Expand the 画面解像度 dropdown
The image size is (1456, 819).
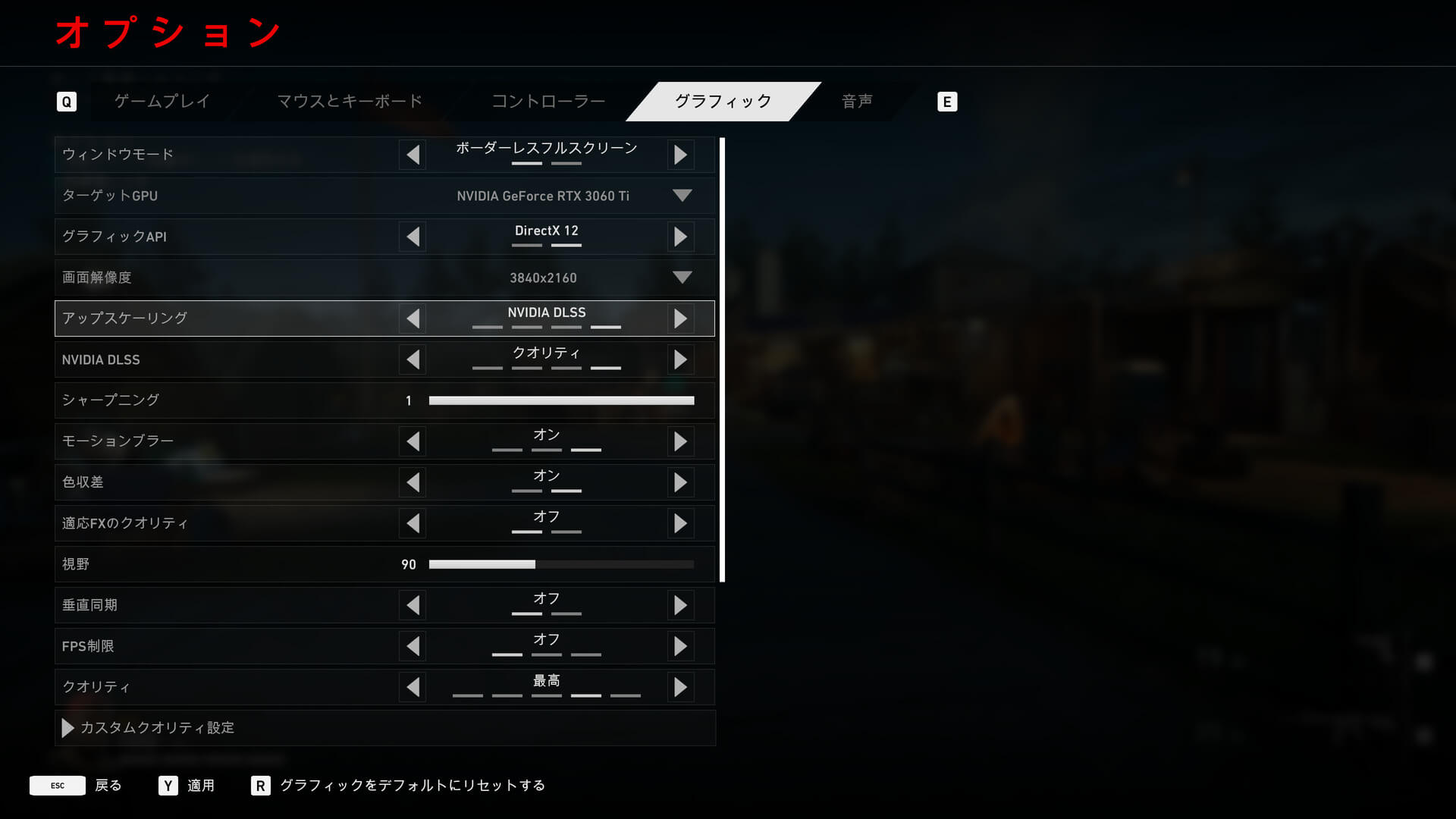[x=682, y=278]
